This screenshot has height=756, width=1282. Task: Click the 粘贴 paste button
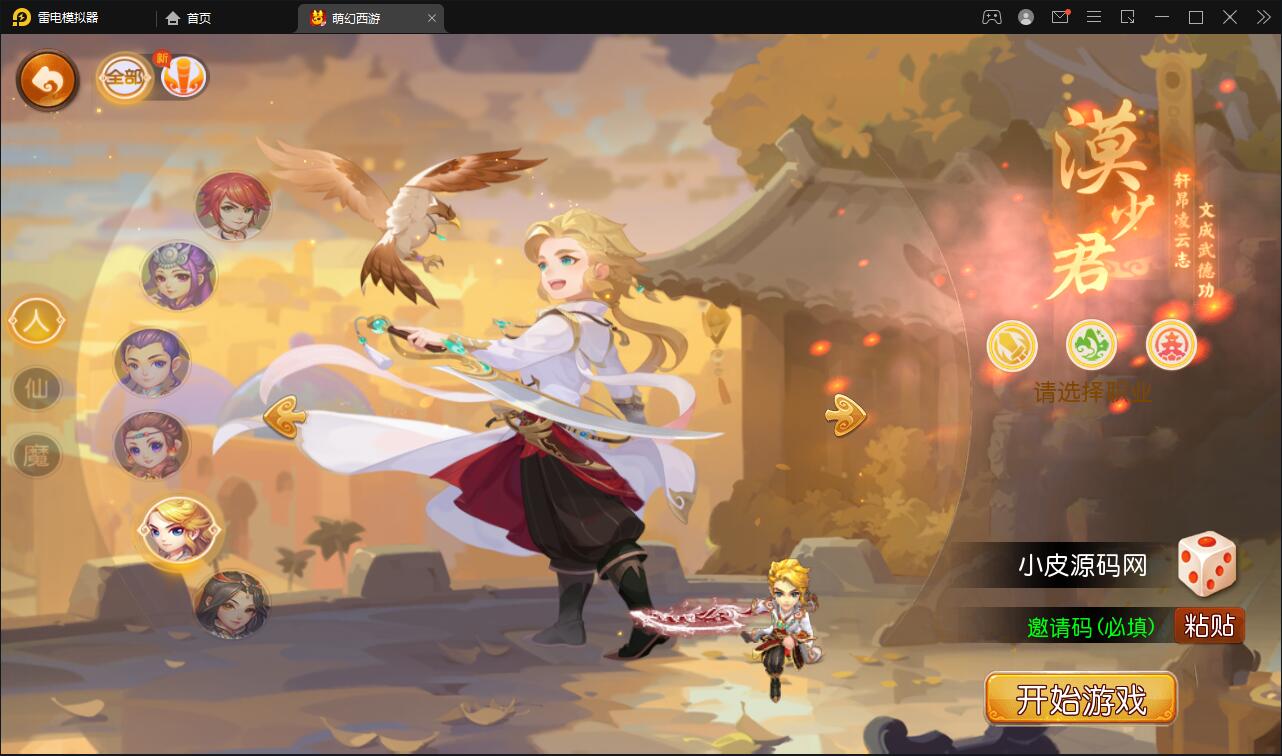[1209, 625]
